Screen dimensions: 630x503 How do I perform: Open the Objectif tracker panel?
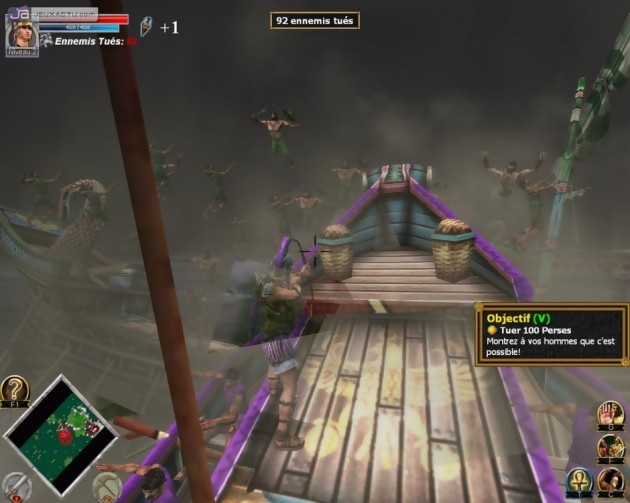[551, 335]
